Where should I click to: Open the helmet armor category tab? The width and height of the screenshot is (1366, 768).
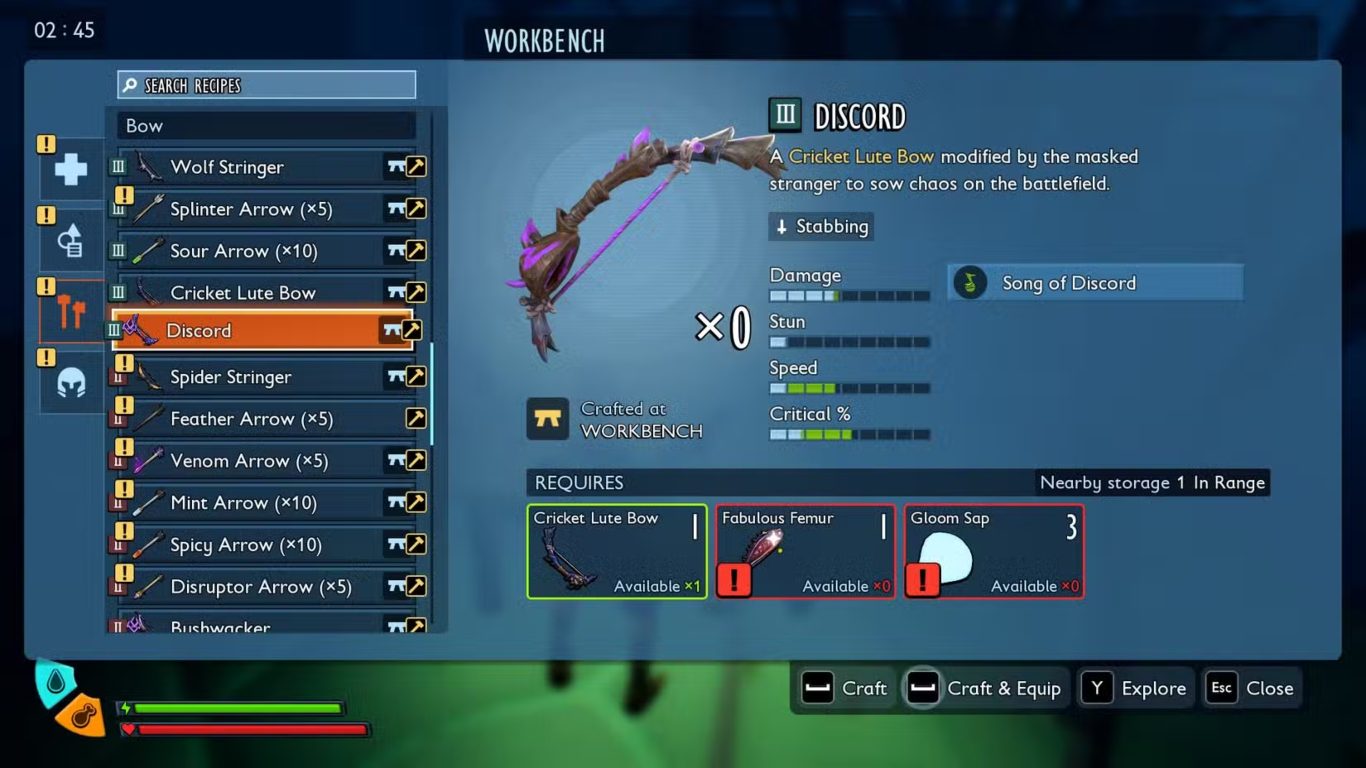[71, 382]
